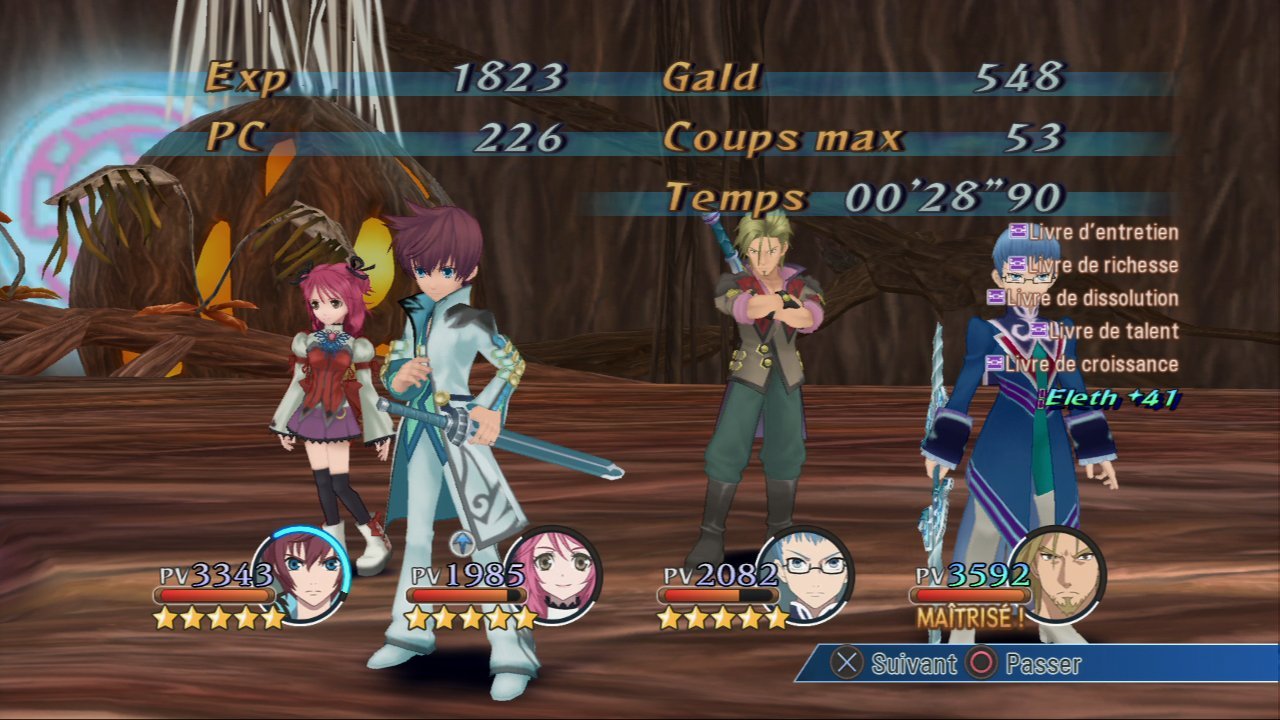This screenshot has height=720, width=1280.
Task: Select the Livre de talent loot entry
Action: click(1104, 331)
